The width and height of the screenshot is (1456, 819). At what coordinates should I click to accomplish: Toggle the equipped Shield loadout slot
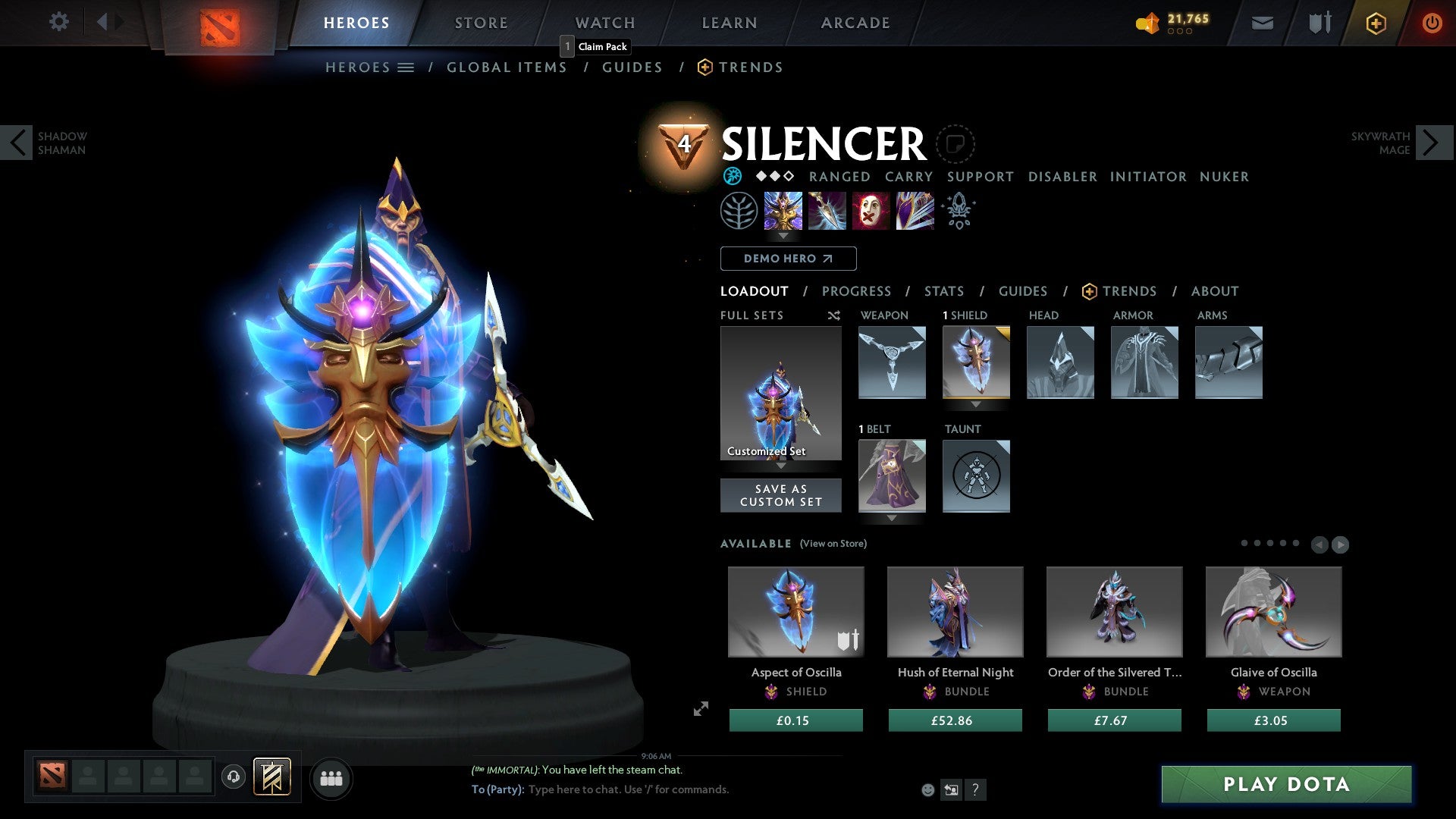click(x=977, y=362)
